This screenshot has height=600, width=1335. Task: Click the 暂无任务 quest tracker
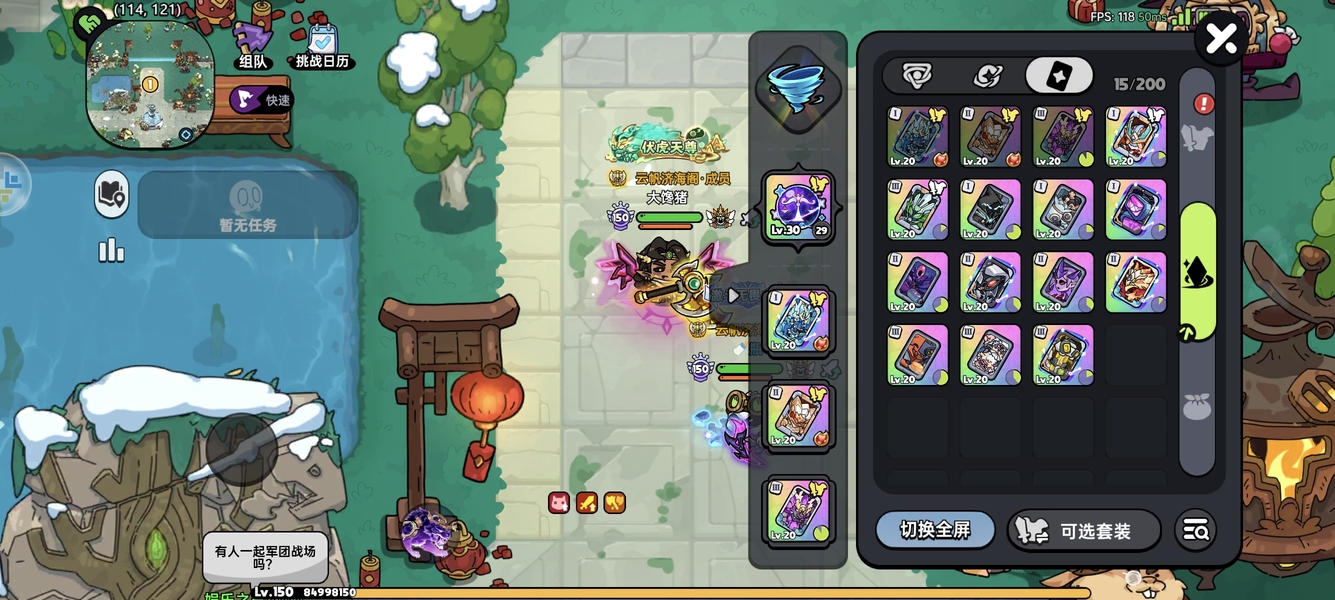pyautogui.click(x=248, y=205)
